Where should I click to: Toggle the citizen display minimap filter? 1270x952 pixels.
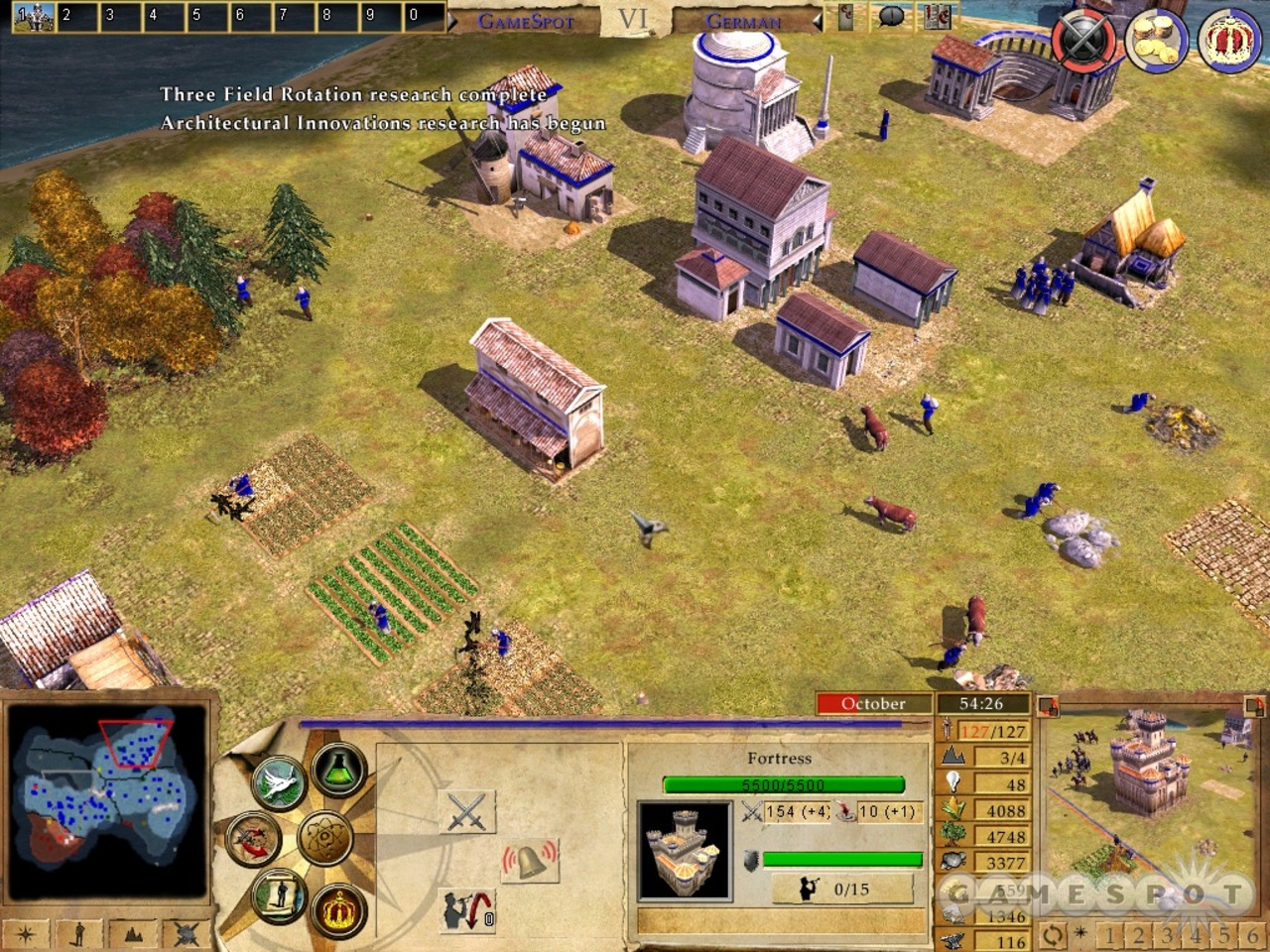[x=78, y=932]
